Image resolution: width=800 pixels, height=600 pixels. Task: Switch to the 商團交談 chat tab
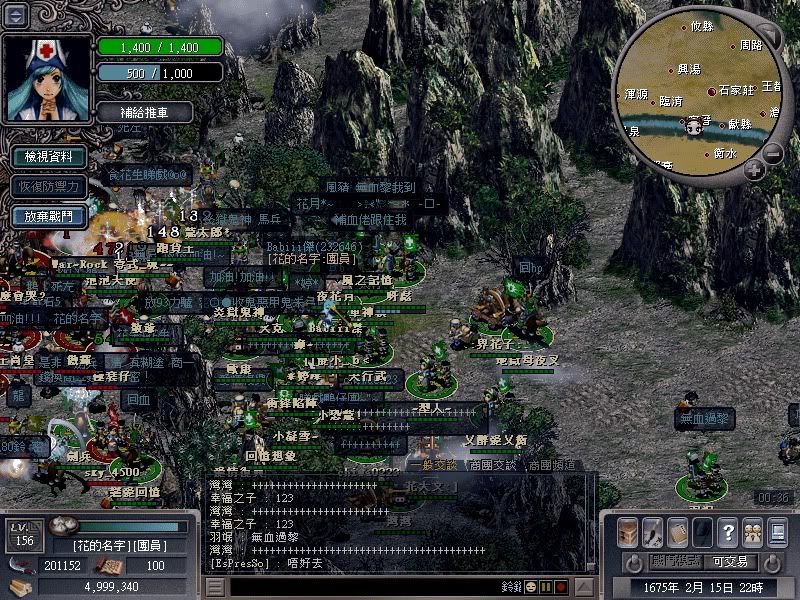click(x=494, y=465)
